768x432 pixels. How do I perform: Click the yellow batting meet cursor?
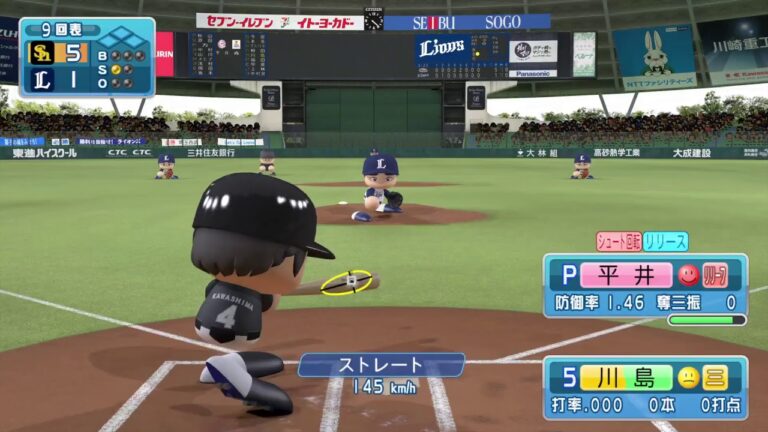coord(347,282)
